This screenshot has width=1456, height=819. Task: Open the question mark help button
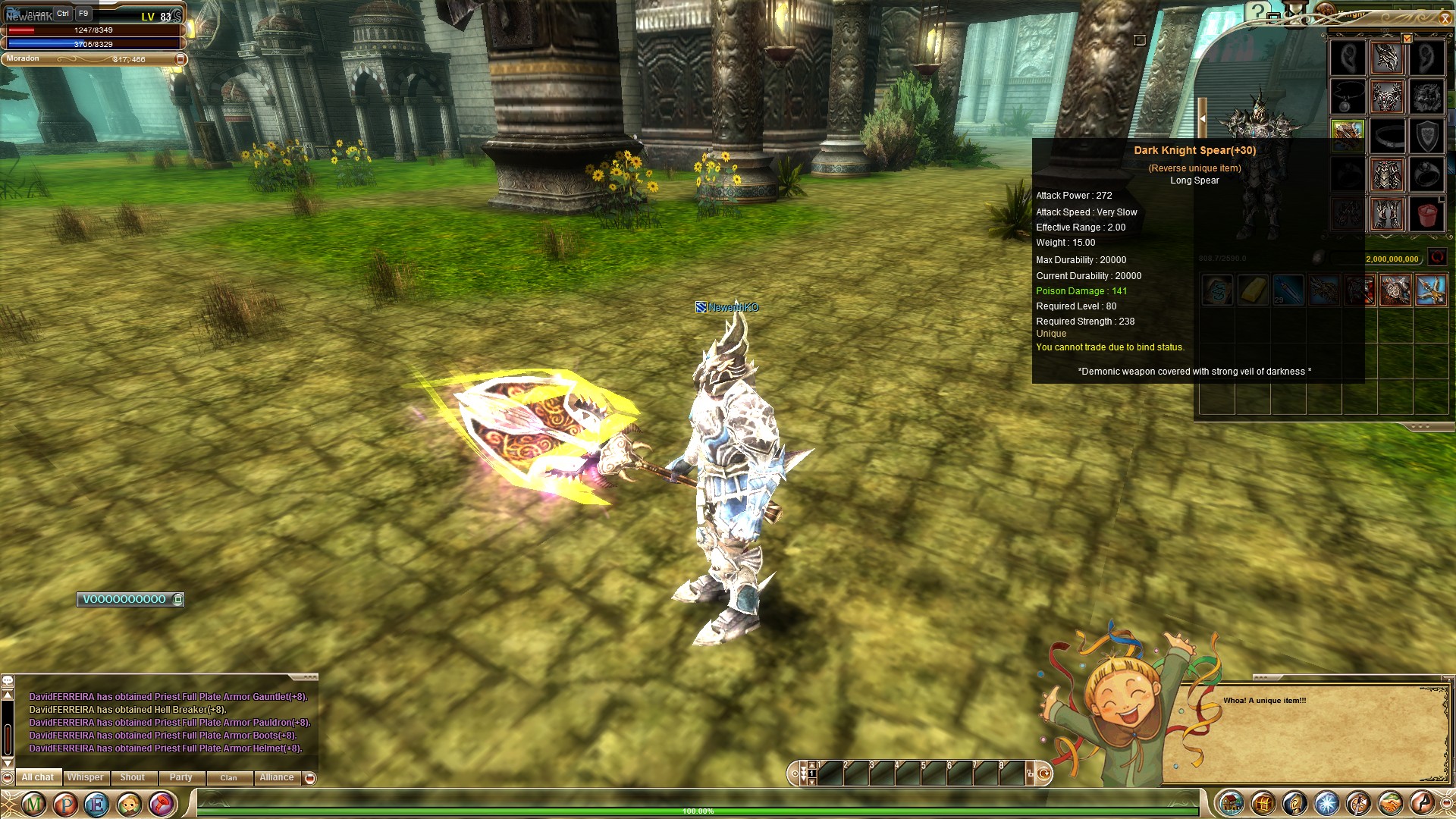(1259, 11)
